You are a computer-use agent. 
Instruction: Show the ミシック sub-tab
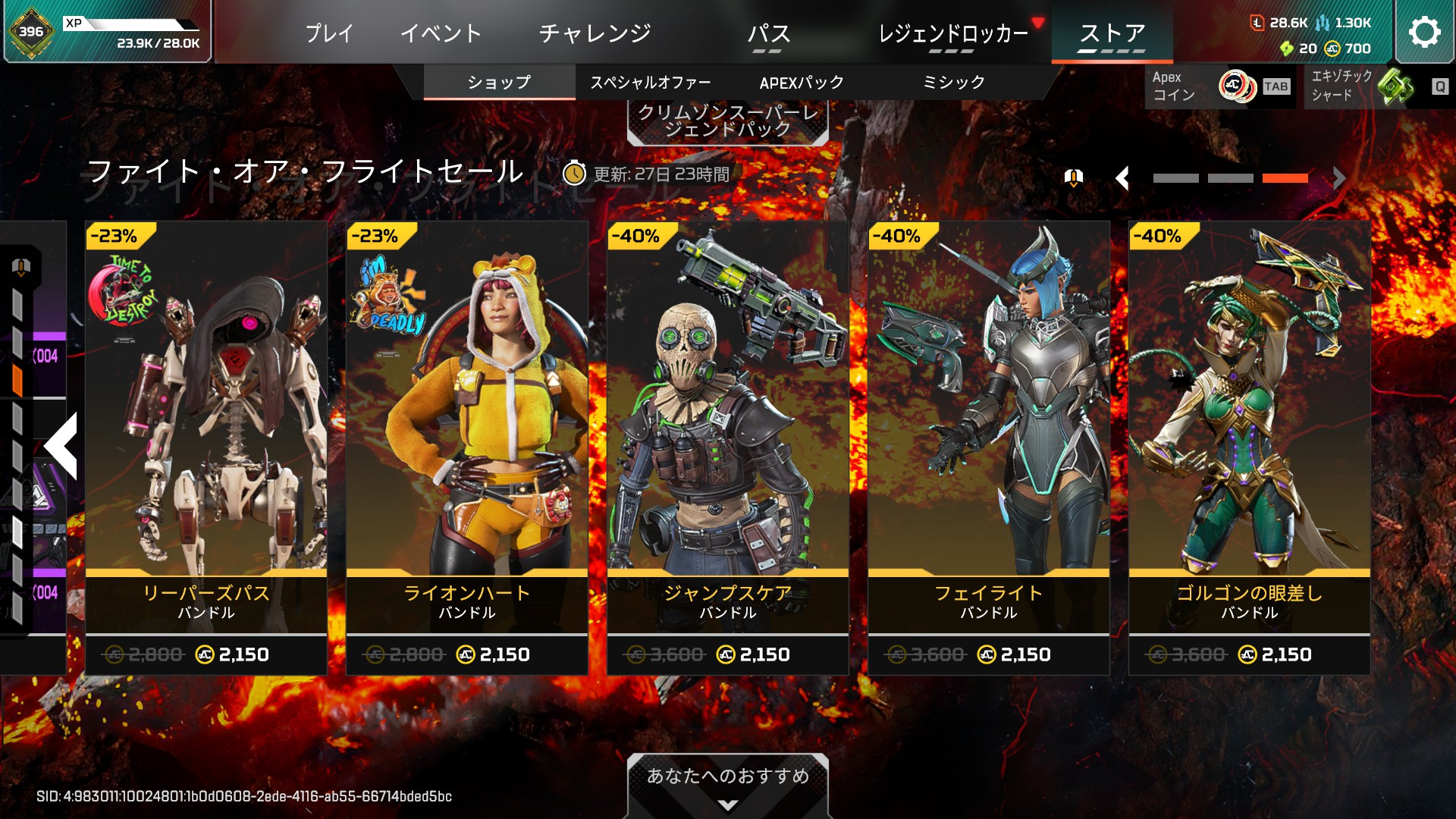953,83
